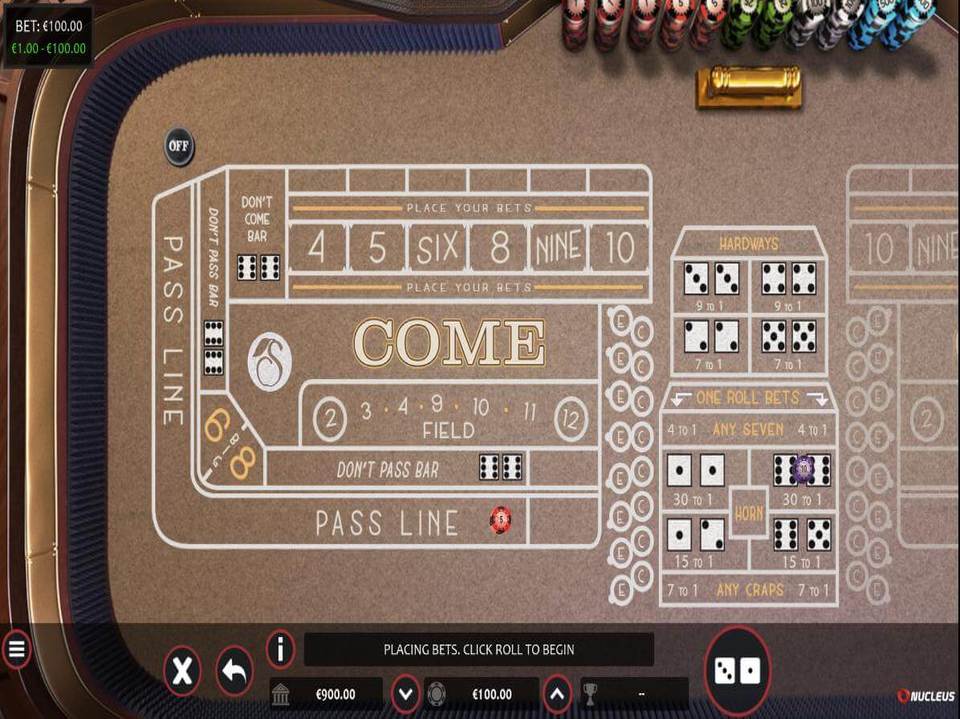Screen dimensions: 960x719
Task: Decrease the chip value
Action: coord(405,693)
